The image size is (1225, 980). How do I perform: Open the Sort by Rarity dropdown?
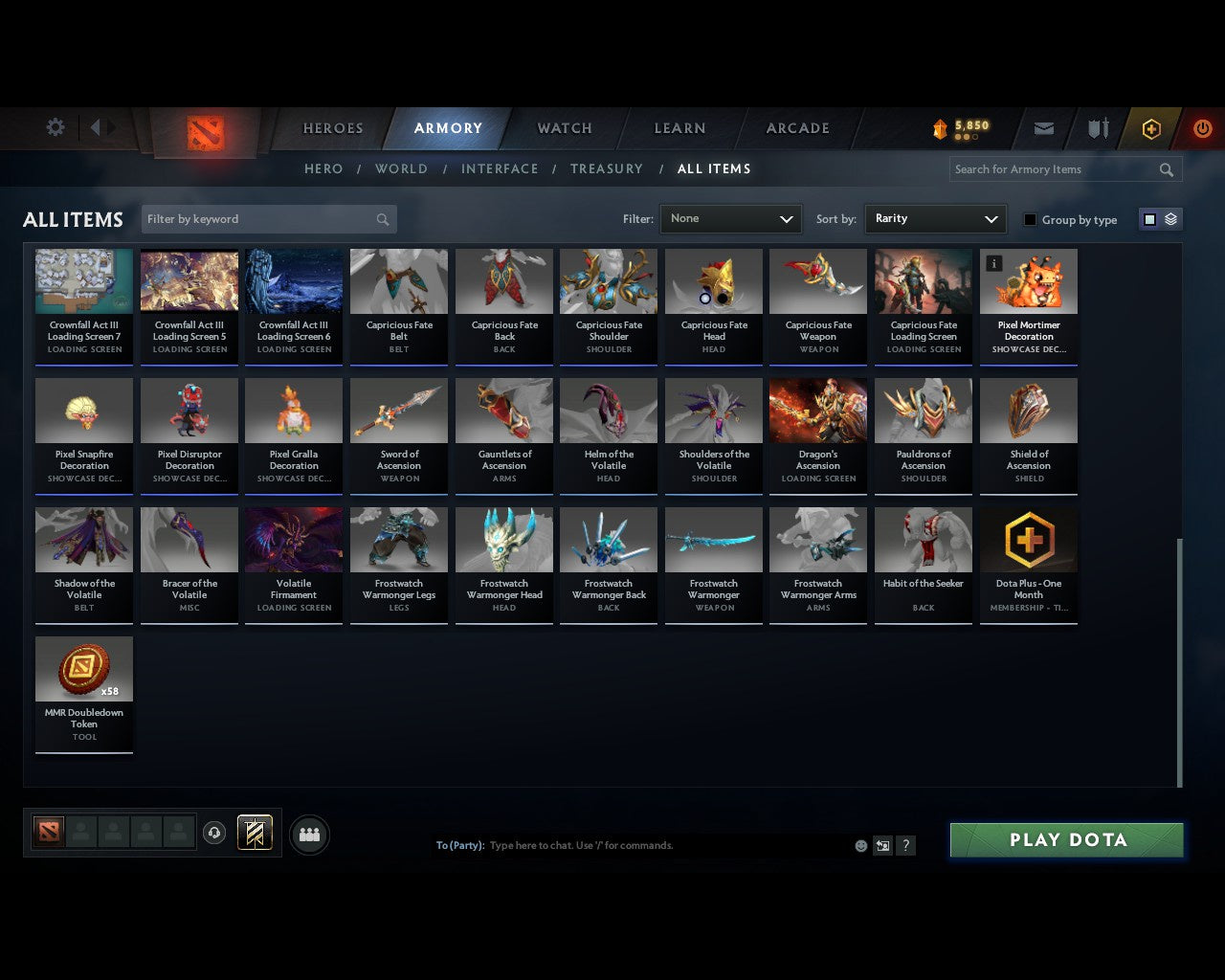pos(935,218)
